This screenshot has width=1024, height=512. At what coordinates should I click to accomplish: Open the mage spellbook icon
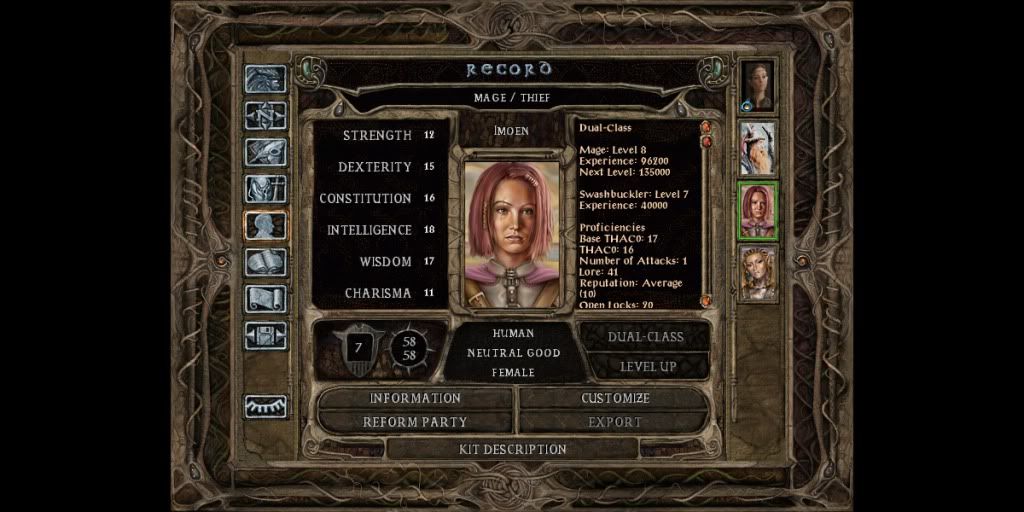click(x=265, y=262)
